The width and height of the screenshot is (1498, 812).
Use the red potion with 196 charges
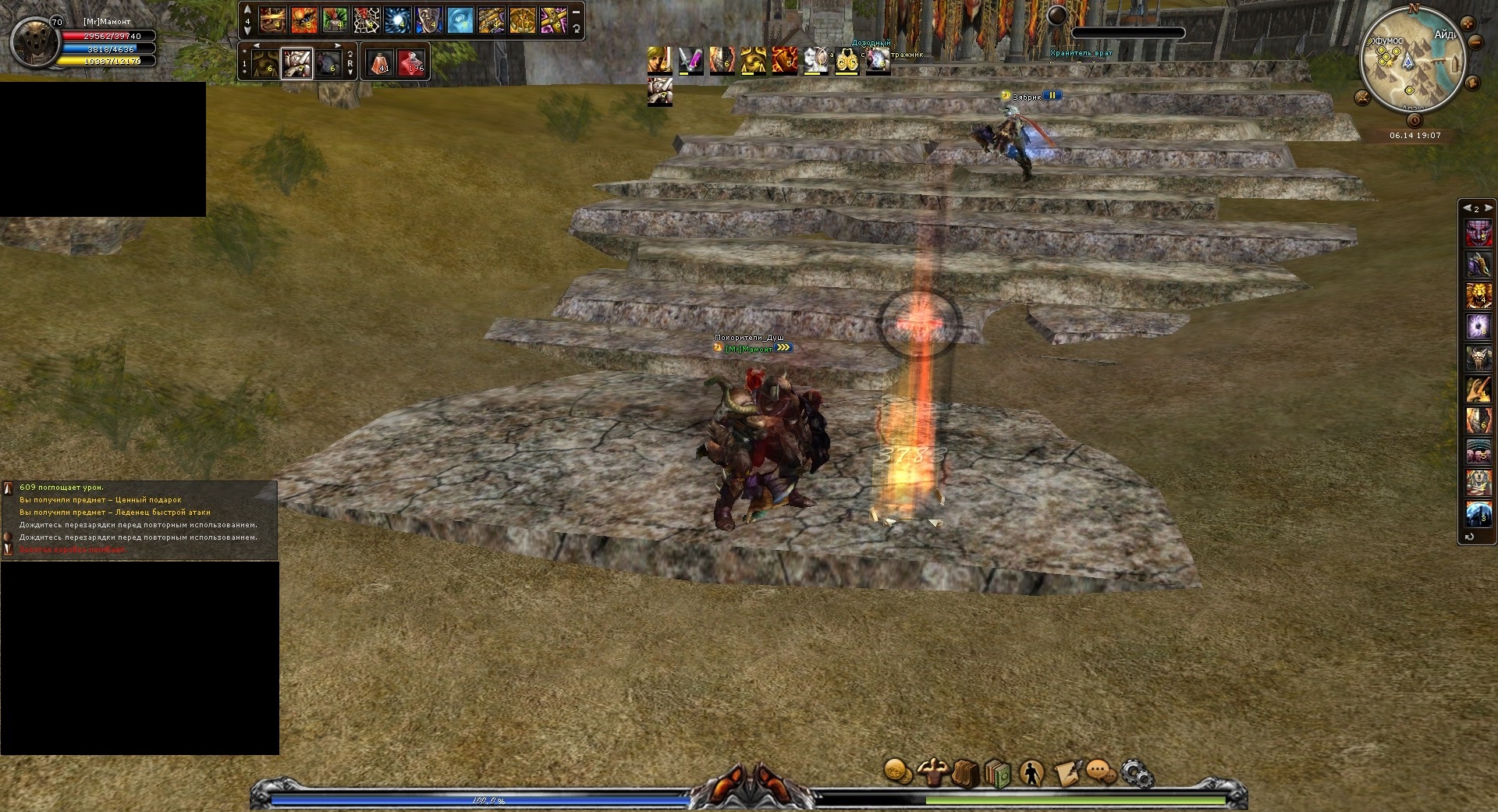coord(411,62)
